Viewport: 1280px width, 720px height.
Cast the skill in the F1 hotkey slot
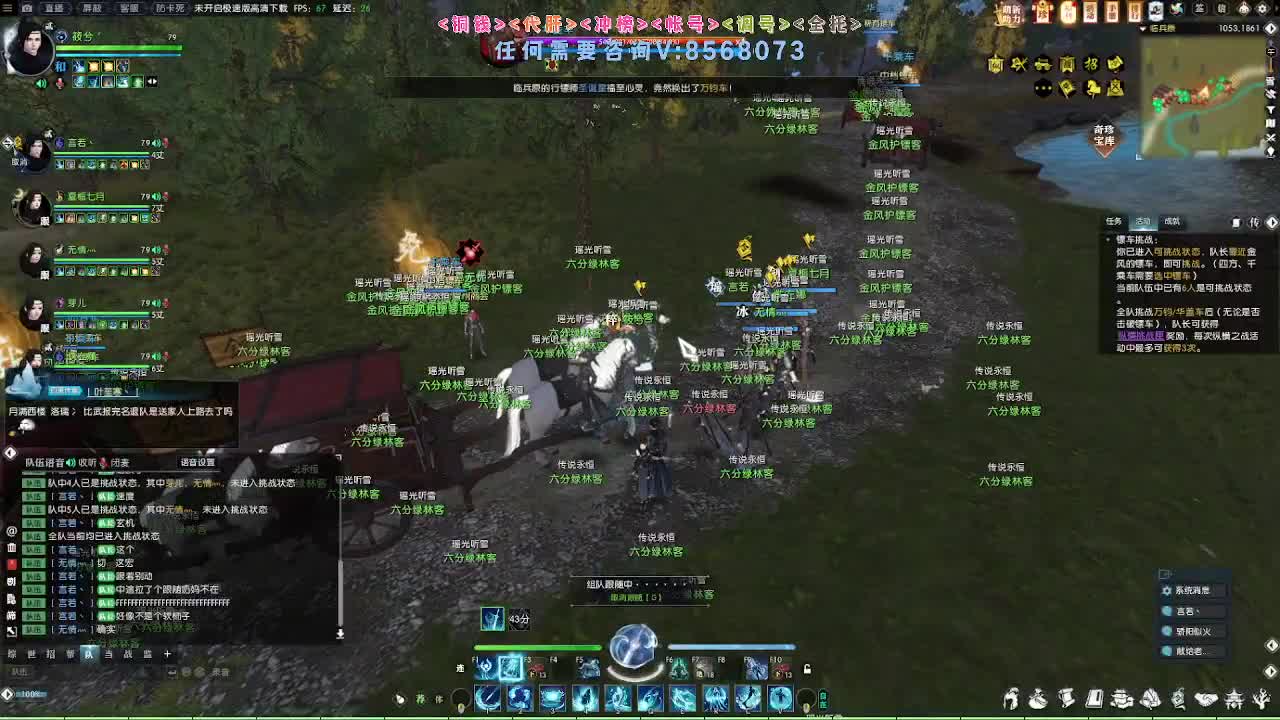[482, 666]
